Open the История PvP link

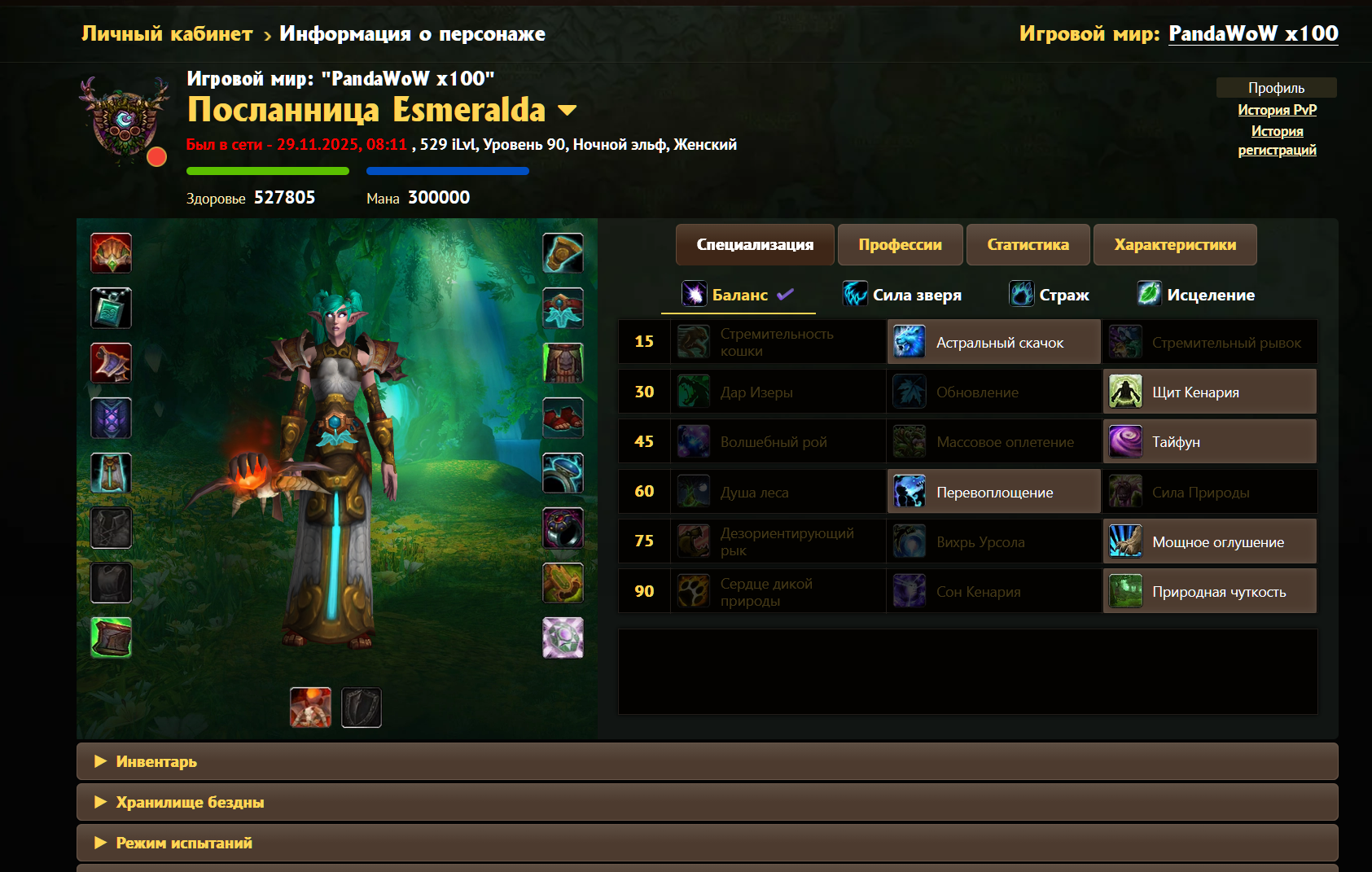[x=1277, y=110]
